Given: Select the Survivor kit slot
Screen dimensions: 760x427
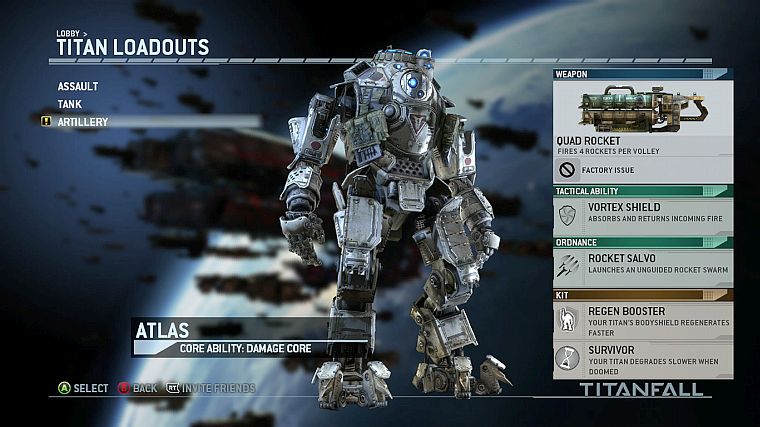Looking at the screenshot, I should 642,356.
